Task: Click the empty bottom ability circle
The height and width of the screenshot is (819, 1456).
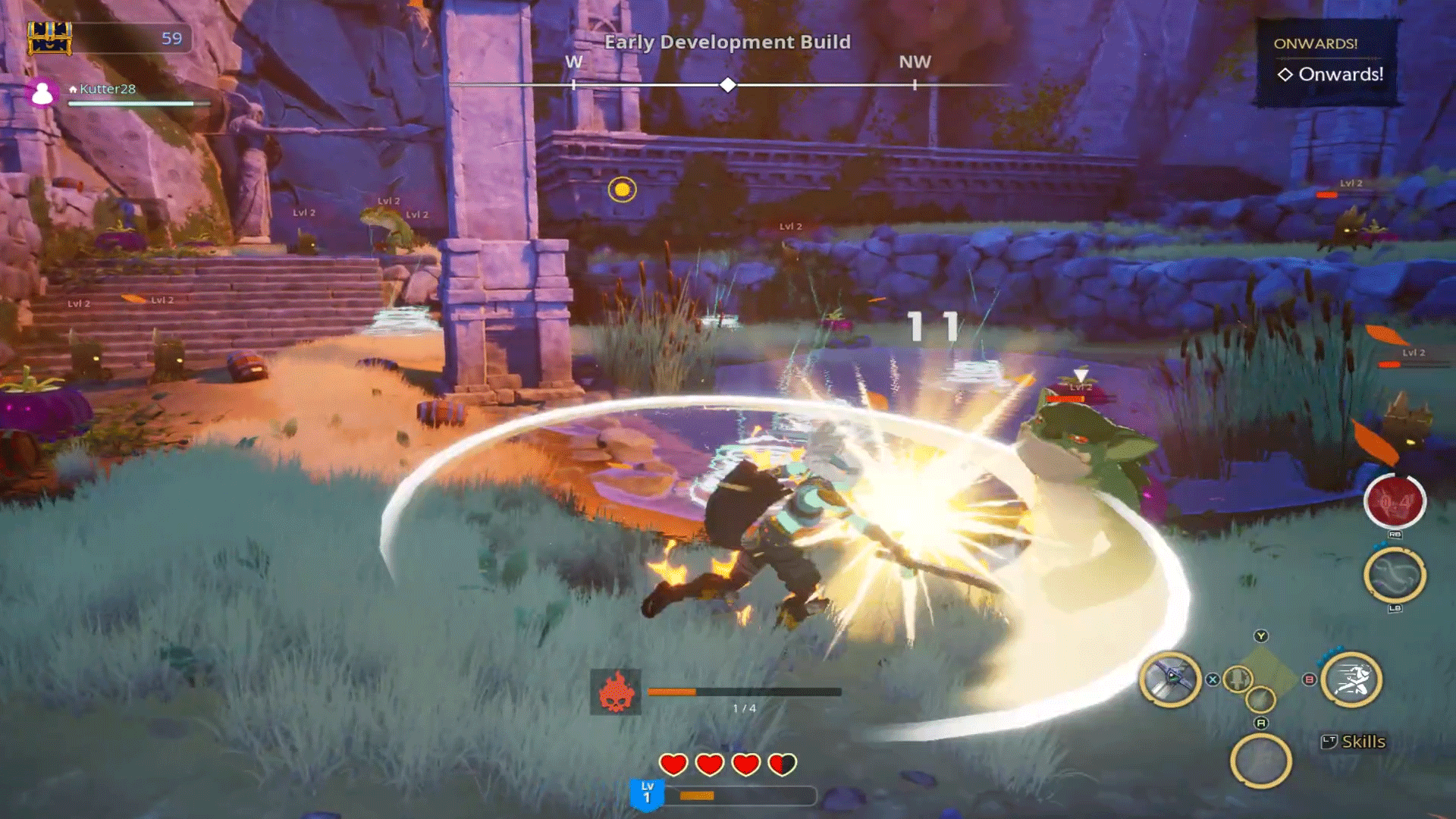Action: coord(1260,761)
